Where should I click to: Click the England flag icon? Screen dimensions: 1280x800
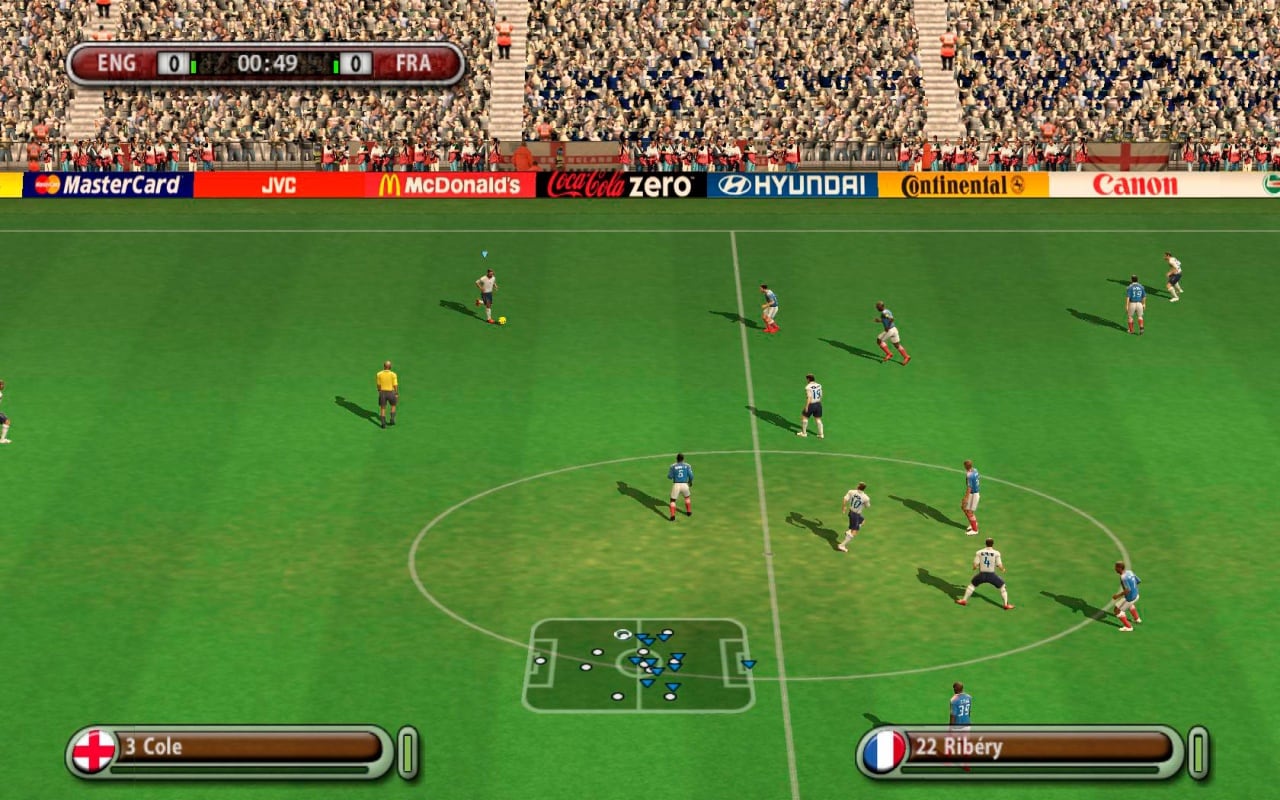coord(94,750)
